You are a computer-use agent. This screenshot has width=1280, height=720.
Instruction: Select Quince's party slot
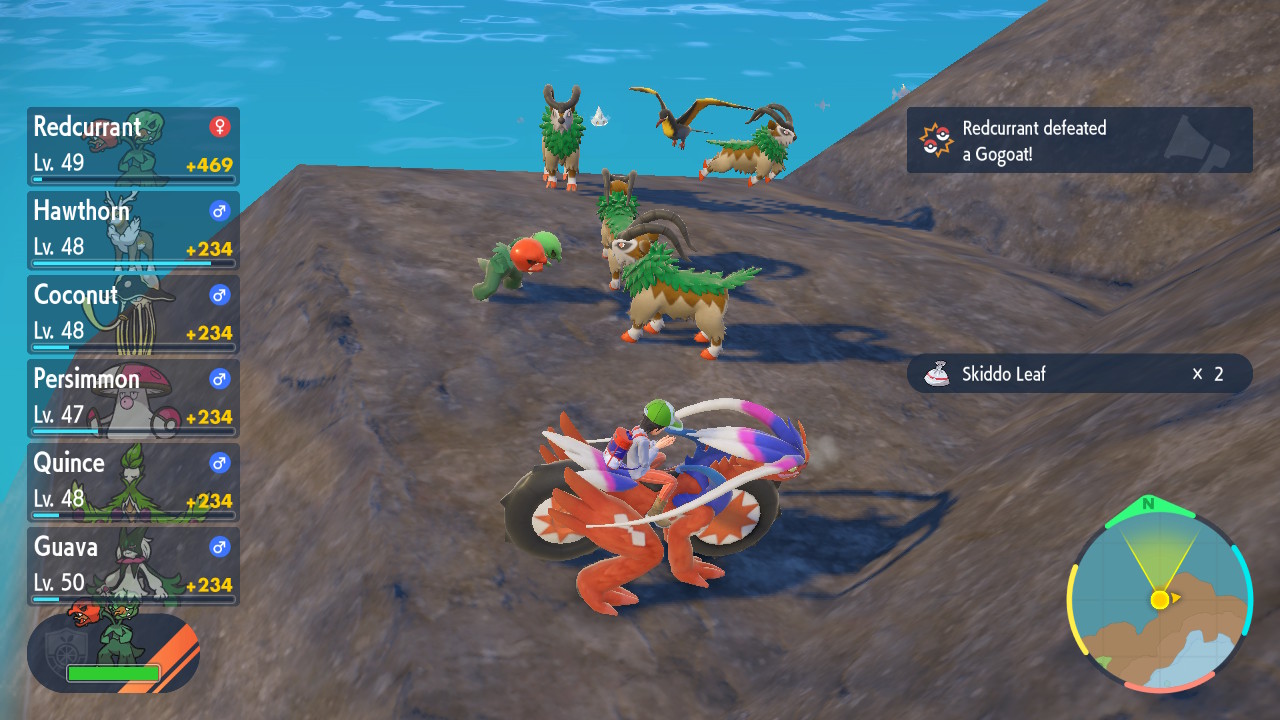pos(133,482)
